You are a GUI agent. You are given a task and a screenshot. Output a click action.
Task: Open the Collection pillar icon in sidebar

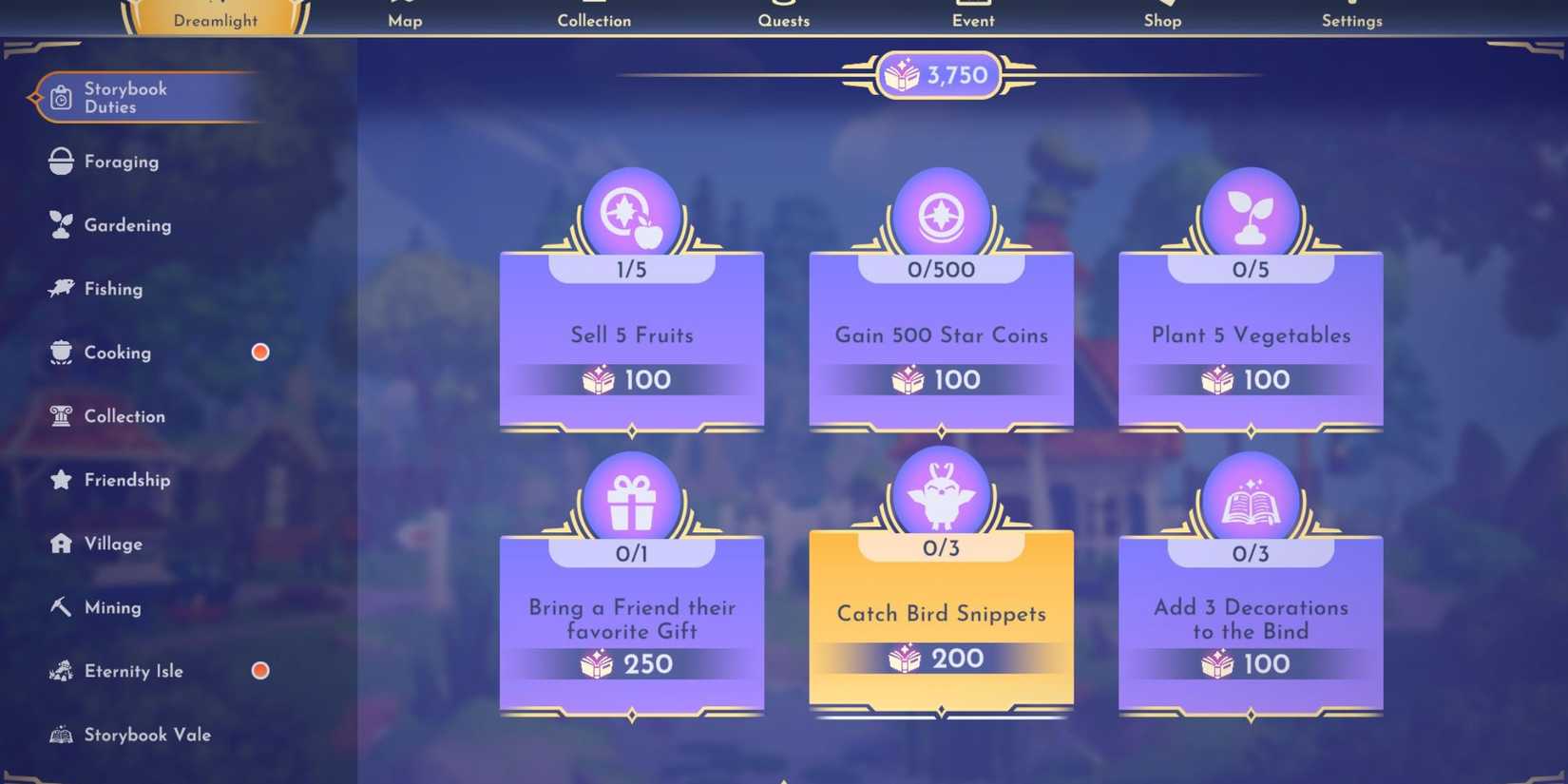(61, 415)
